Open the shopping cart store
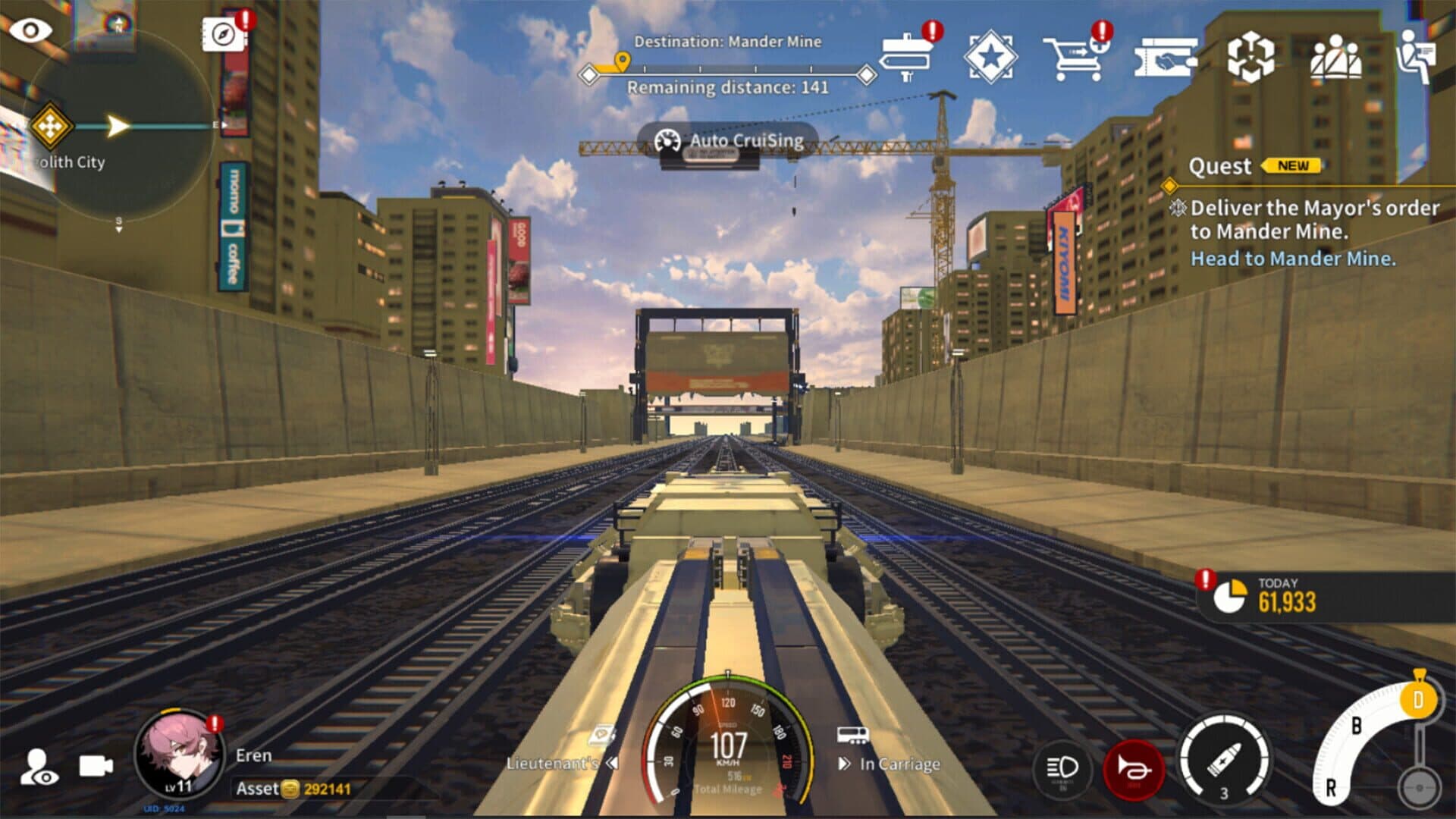The width and height of the screenshot is (1456, 819). tap(1076, 58)
